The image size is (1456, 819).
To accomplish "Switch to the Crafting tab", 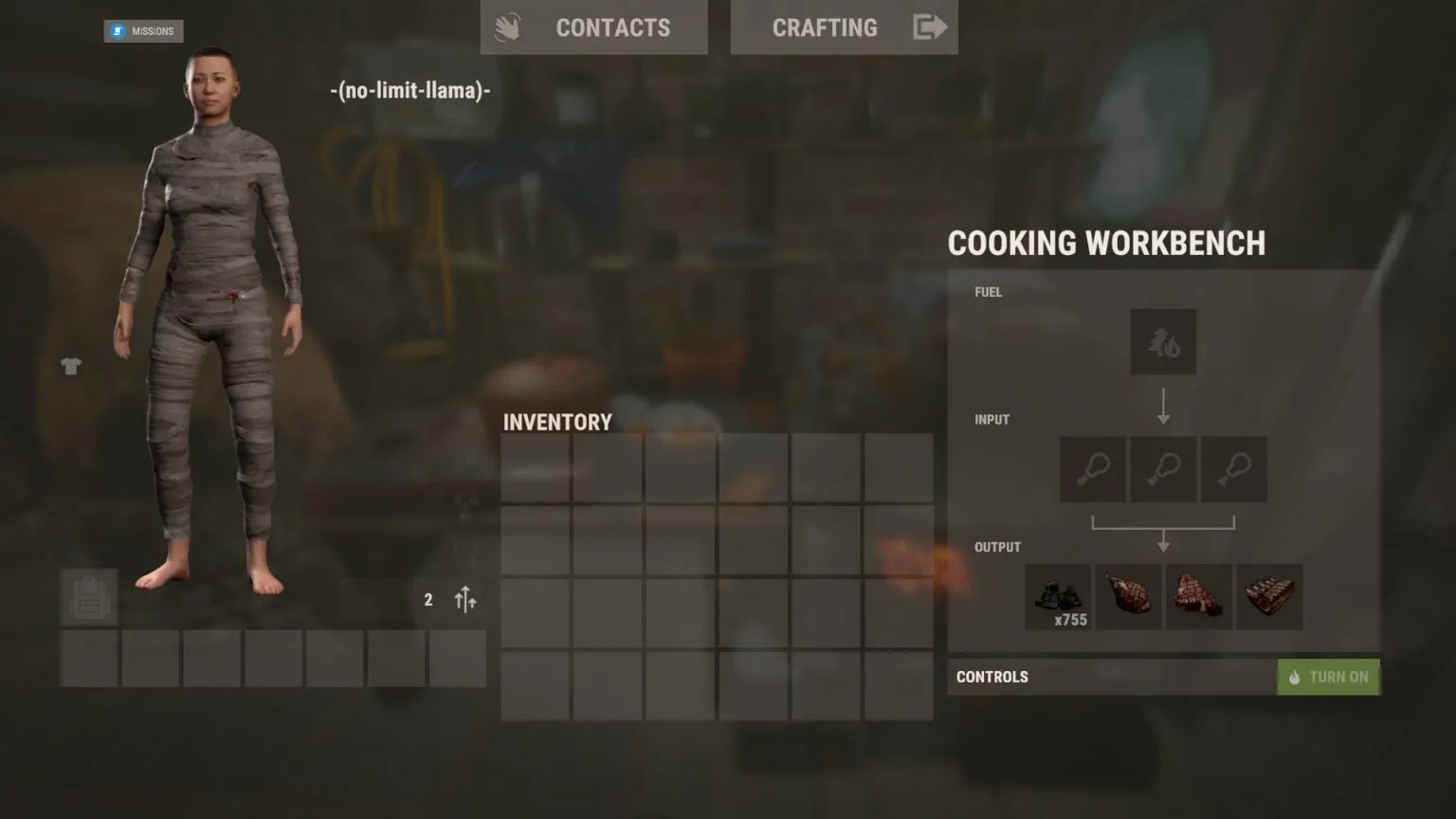I will pos(825,27).
